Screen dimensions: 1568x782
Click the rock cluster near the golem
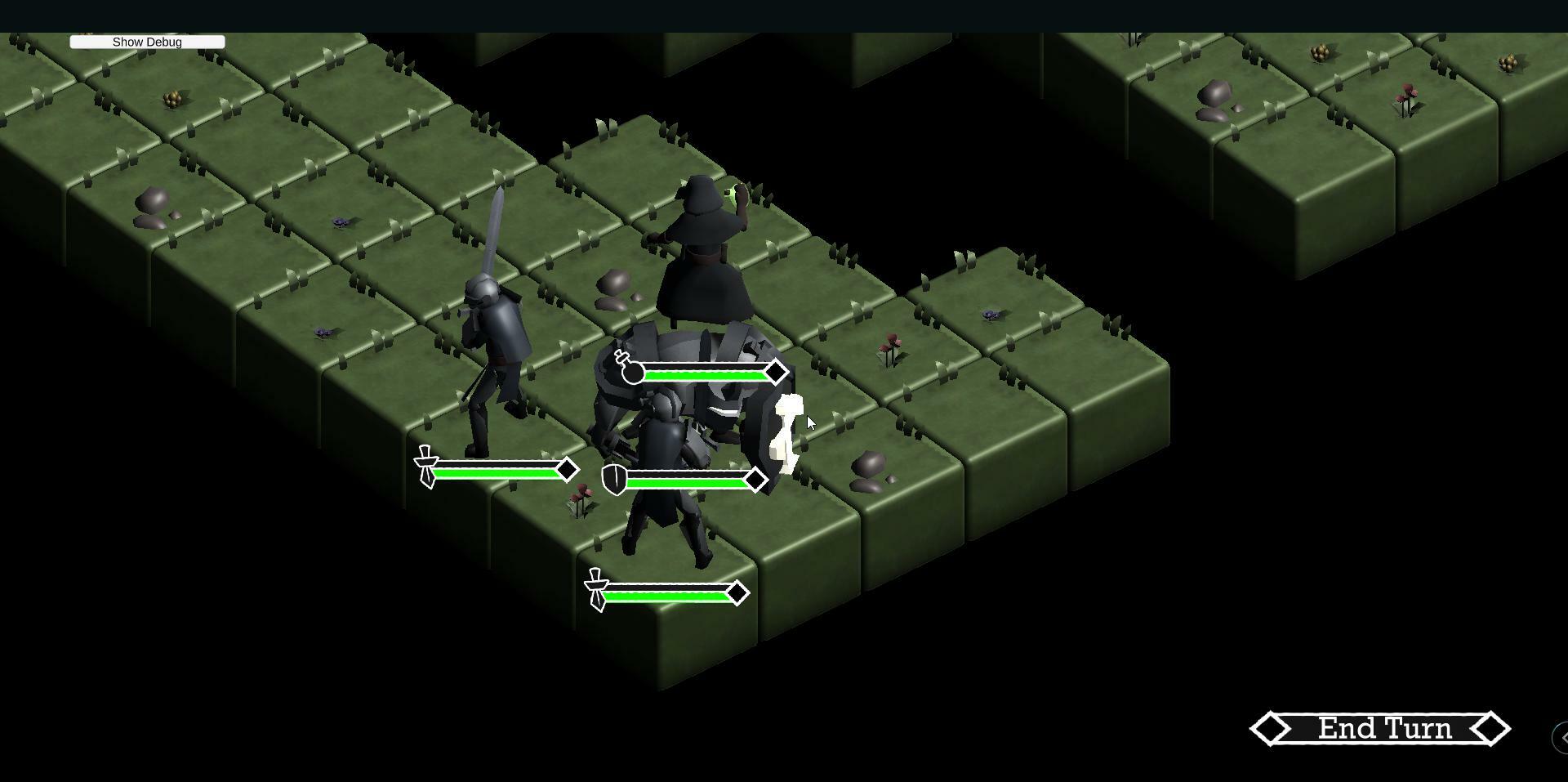click(x=868, y=468)
